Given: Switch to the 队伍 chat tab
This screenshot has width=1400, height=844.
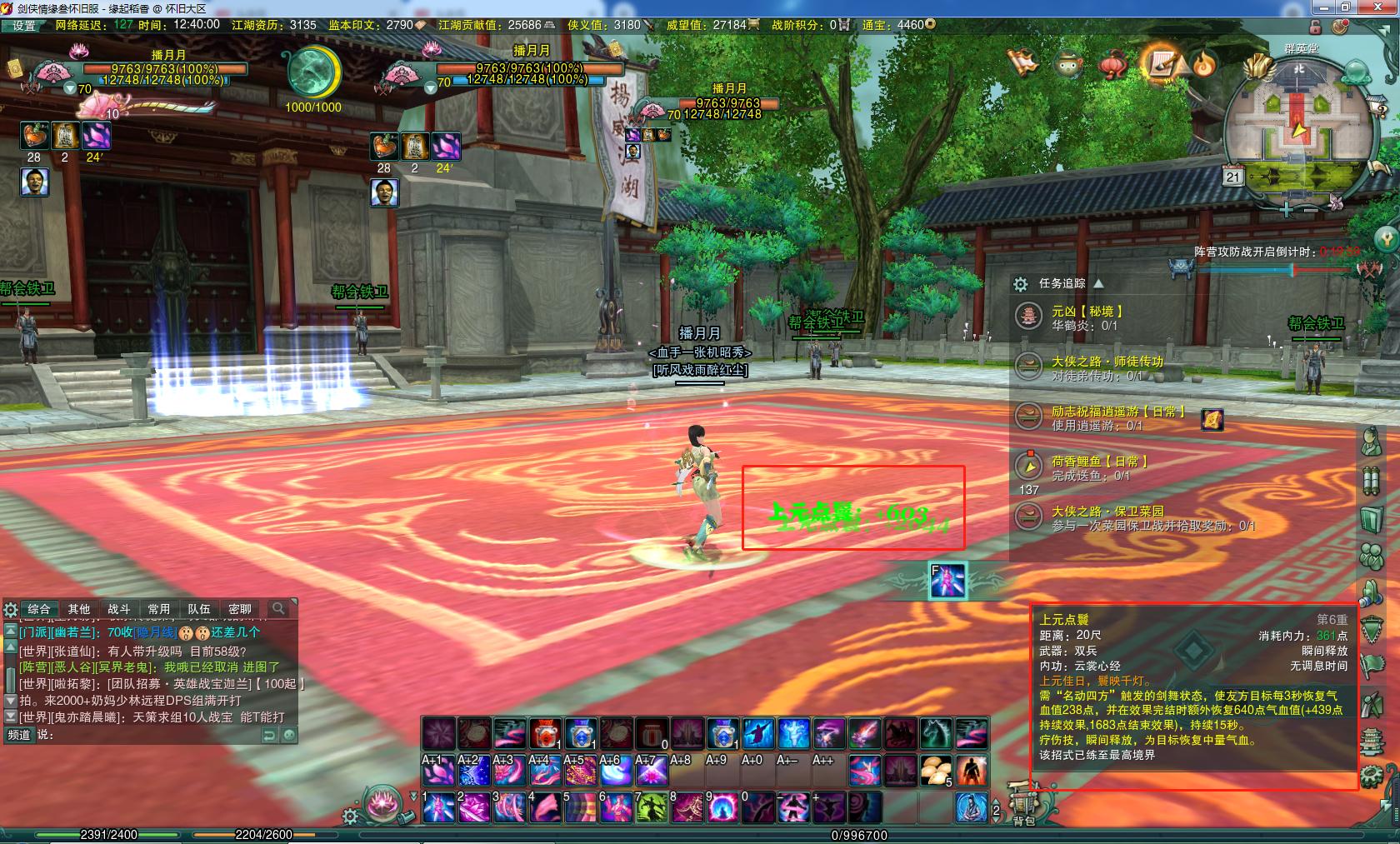Looking at the screenshot, I should coord(199,609).
